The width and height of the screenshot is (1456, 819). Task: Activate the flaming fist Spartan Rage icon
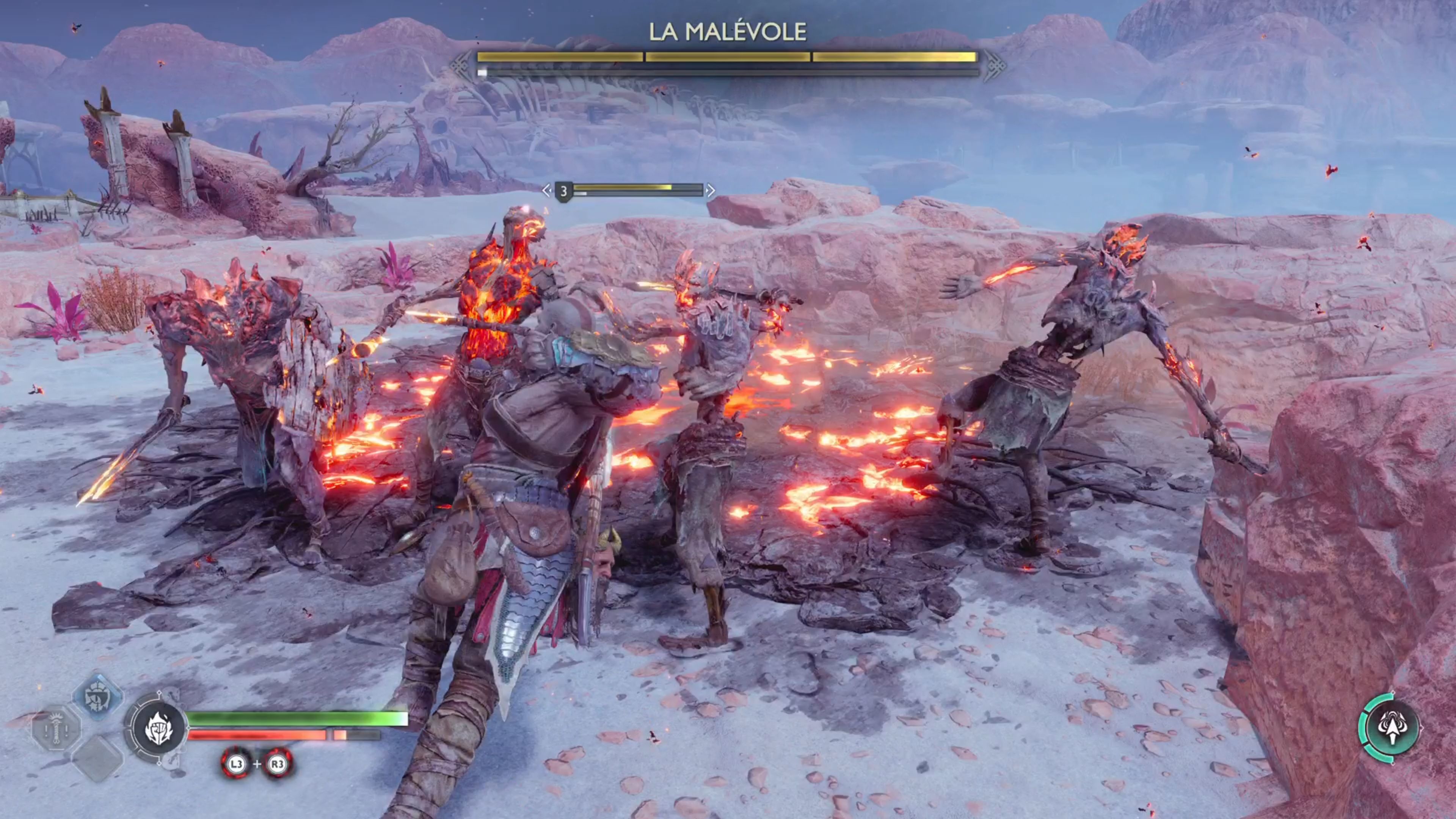158,728
